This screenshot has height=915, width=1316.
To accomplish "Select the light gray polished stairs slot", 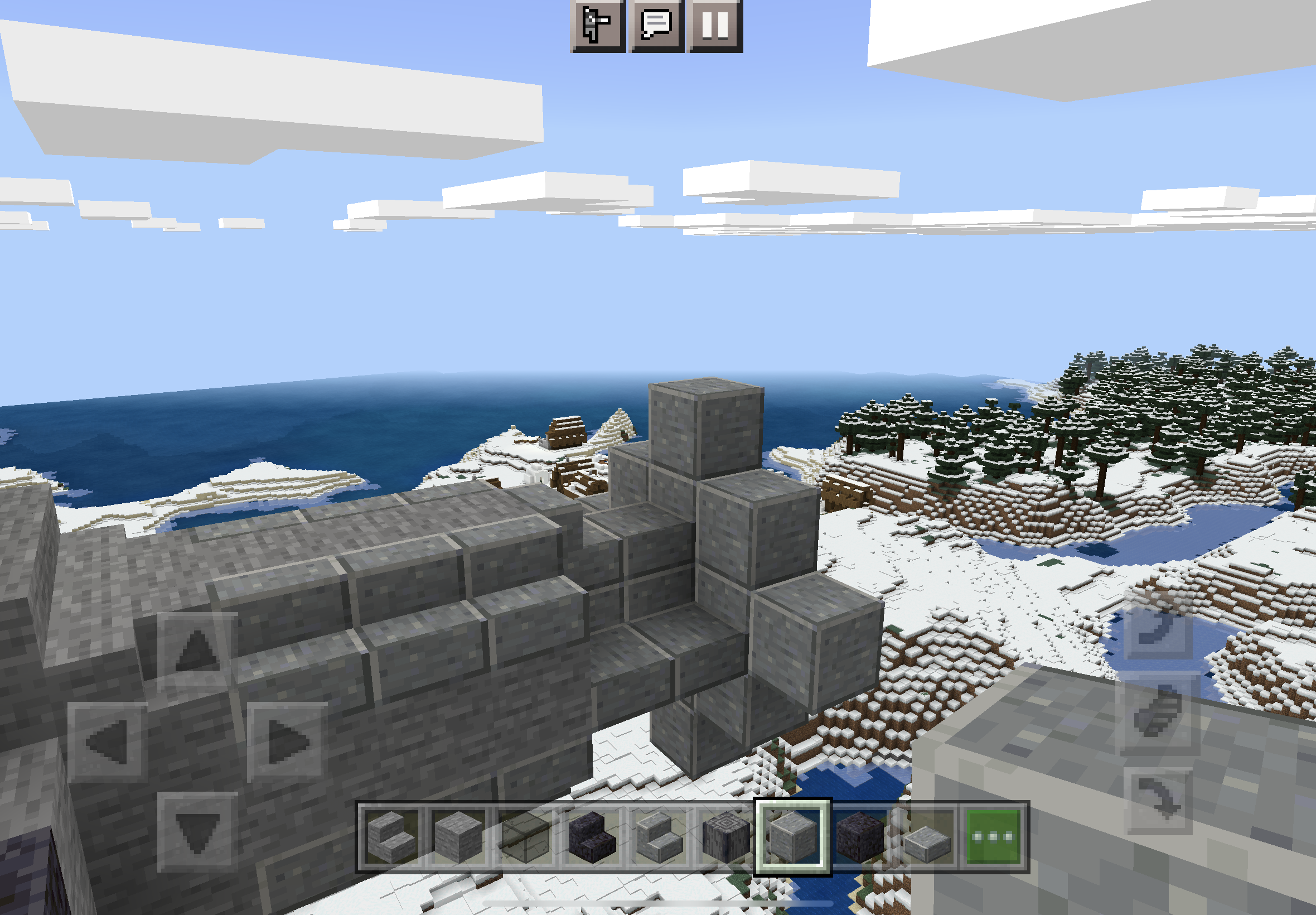I will [x=659, y=837].
